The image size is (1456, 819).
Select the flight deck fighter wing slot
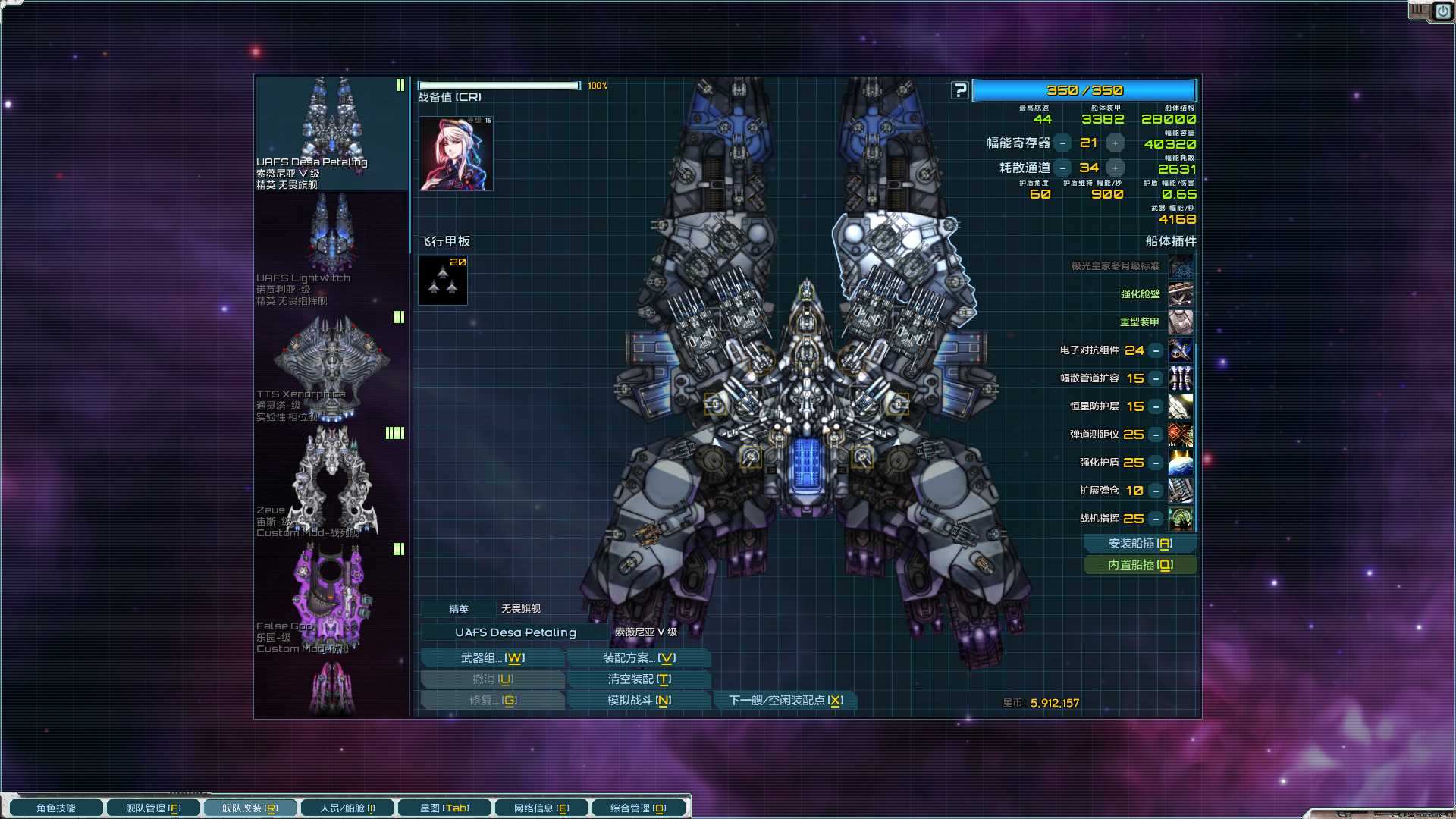[443, 281]
